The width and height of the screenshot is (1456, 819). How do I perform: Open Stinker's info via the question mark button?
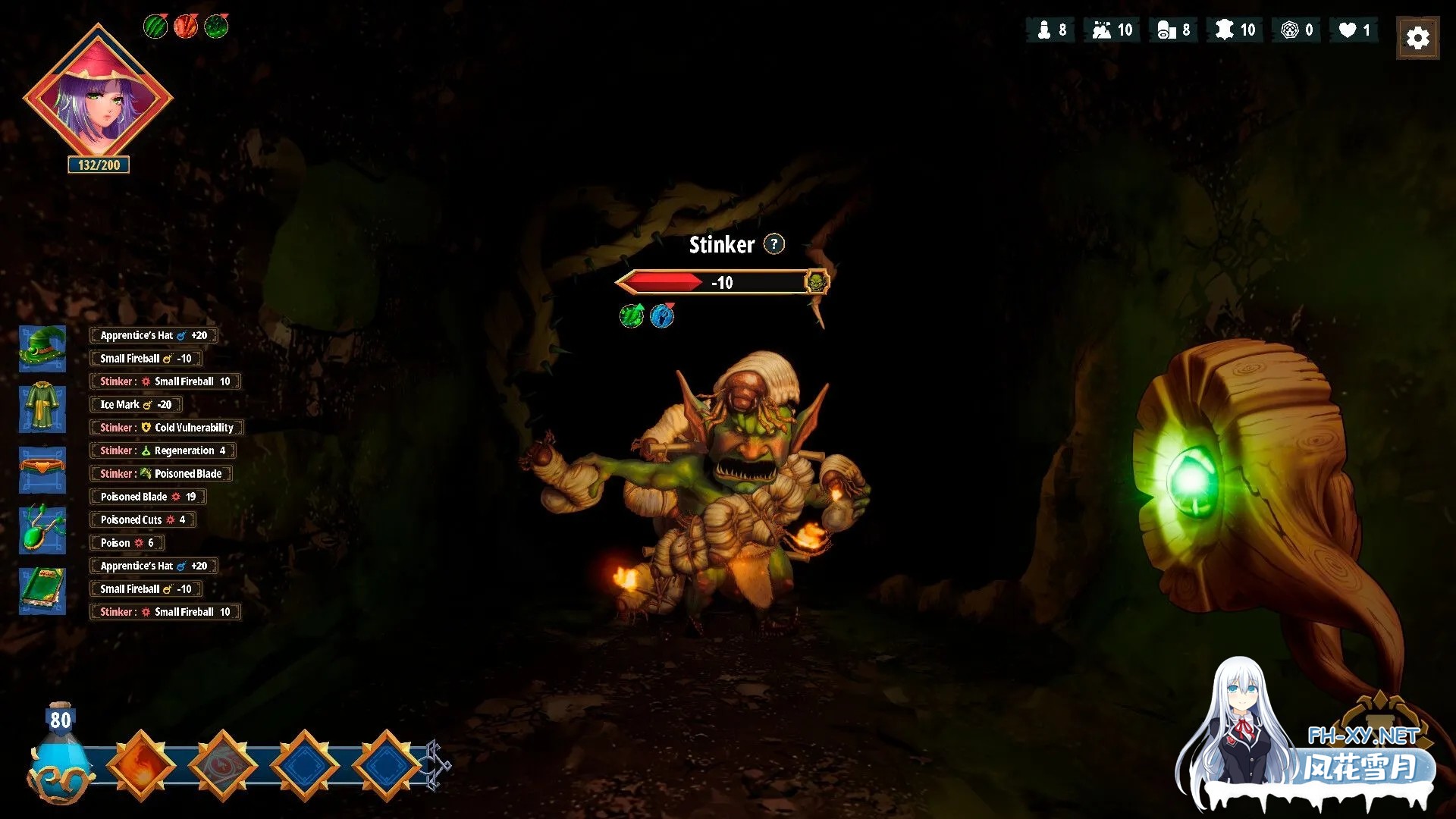(773, 244)
